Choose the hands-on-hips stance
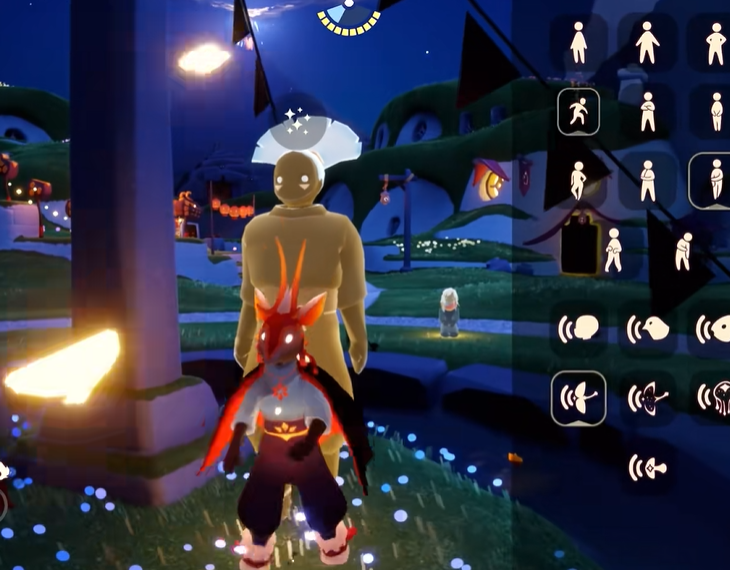The image size is (730, 570). coord(716,43)
